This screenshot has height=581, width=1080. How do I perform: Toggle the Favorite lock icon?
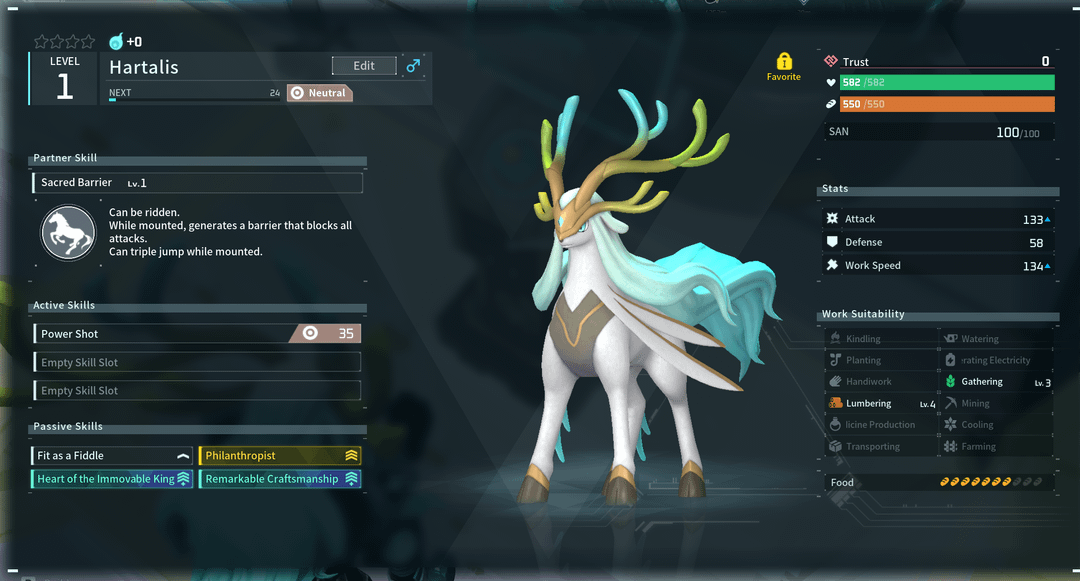coord(783,63)
